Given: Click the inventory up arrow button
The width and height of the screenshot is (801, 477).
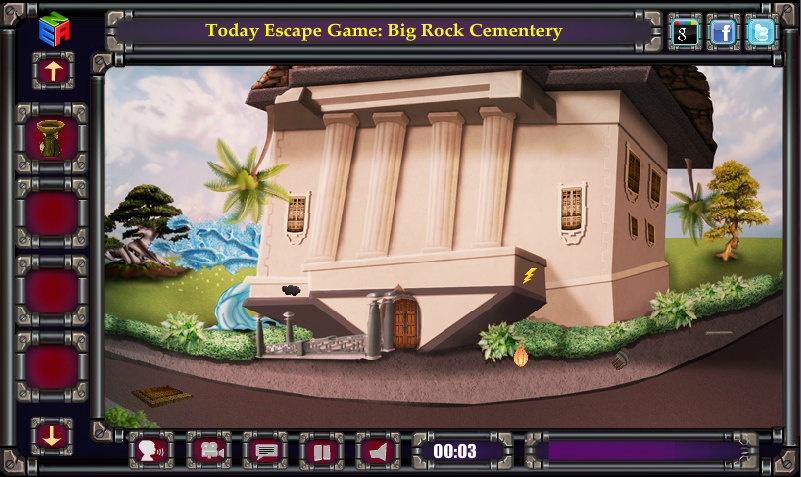Looking at the screenshot, I should click(x=52, y=70).
